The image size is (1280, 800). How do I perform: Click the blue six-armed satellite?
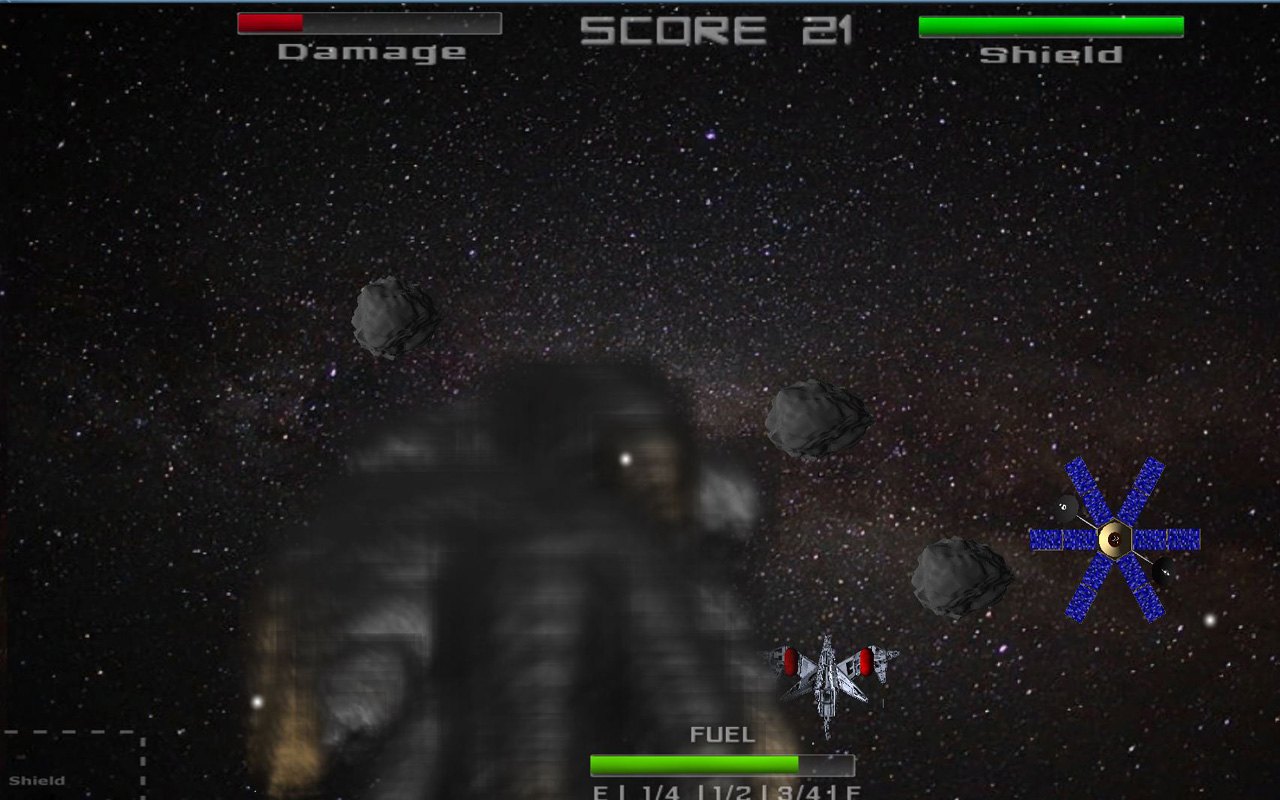1115,537
